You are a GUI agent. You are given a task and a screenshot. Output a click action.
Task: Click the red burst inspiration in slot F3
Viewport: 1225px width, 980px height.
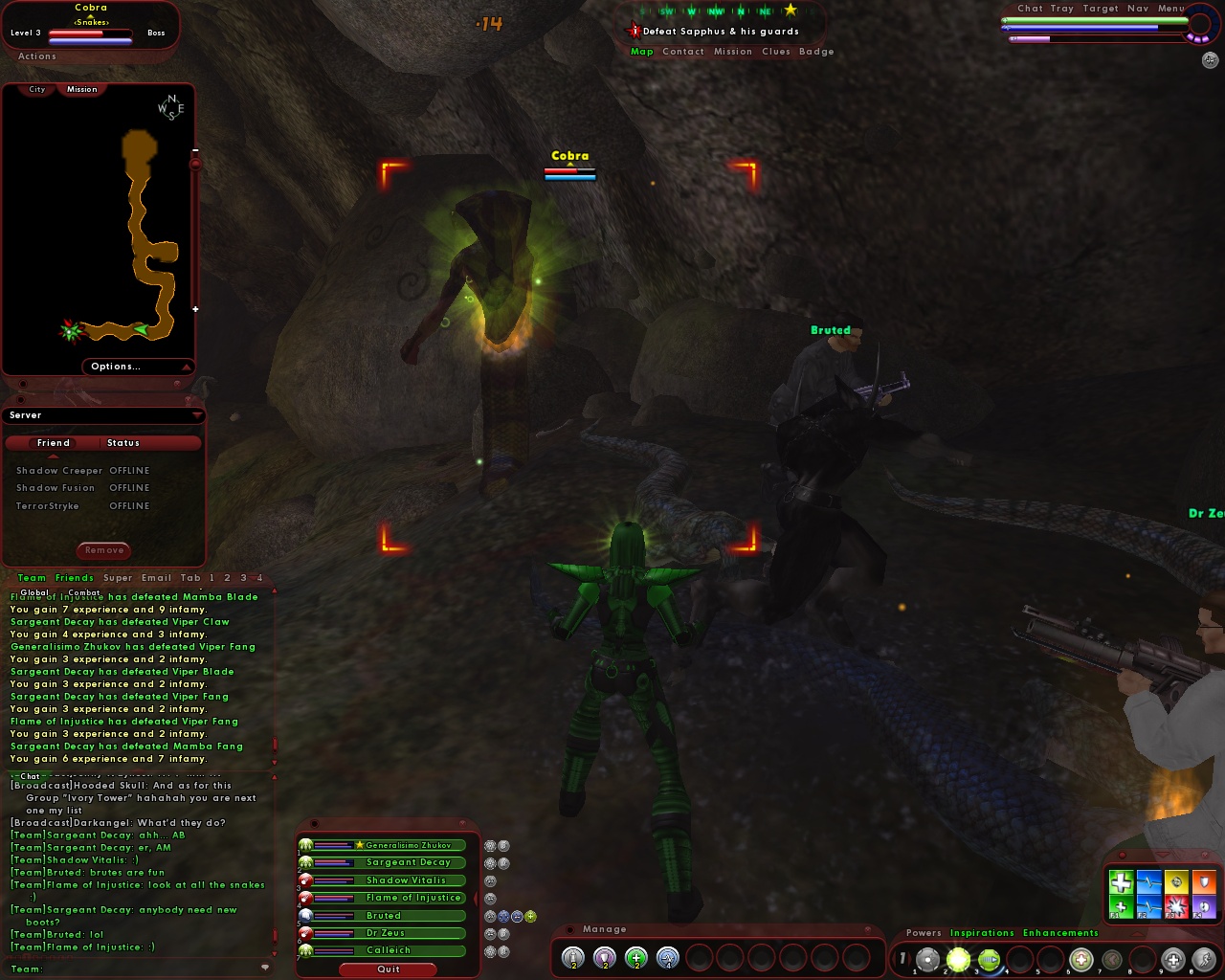click(x=1176, y=905)
